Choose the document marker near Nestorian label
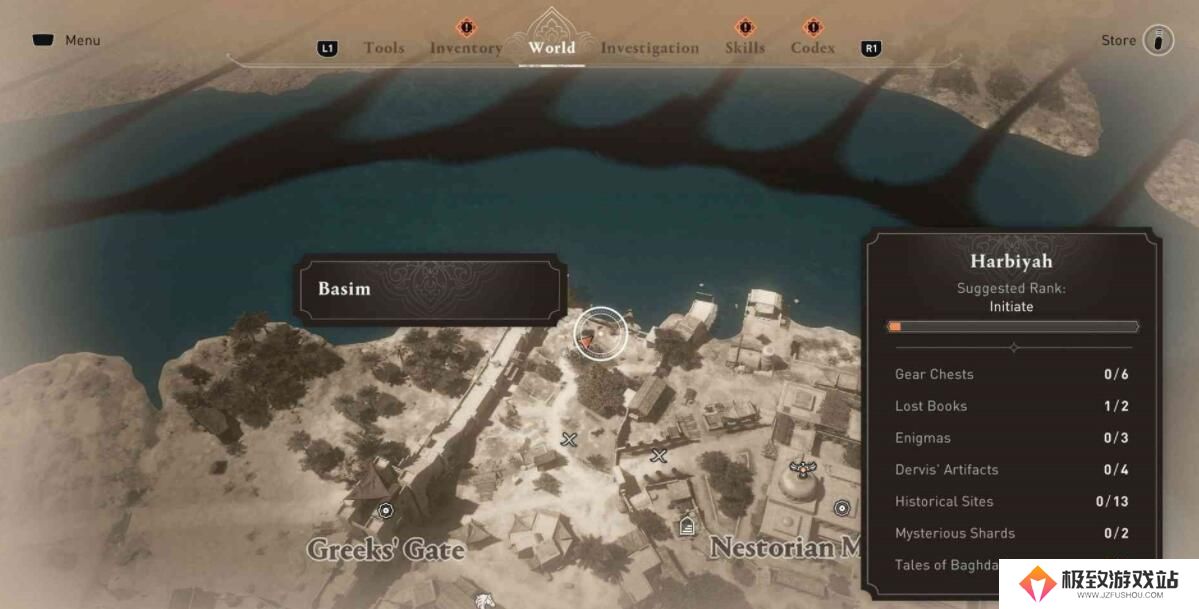 pos(687,524)
